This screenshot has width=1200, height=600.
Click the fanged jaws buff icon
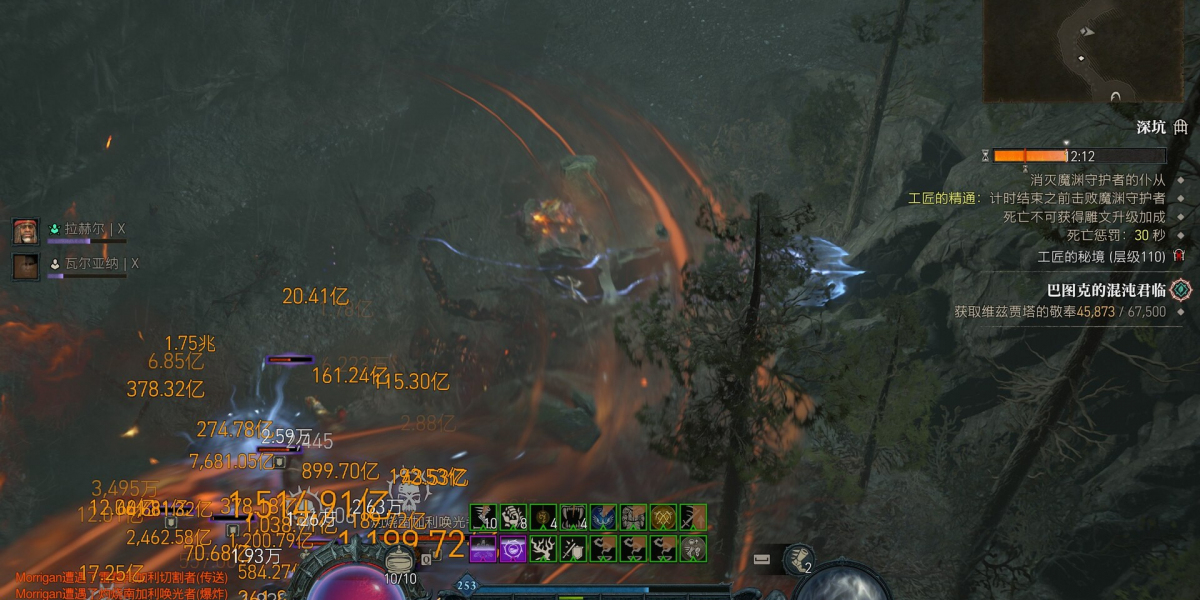tap(574, 517)
